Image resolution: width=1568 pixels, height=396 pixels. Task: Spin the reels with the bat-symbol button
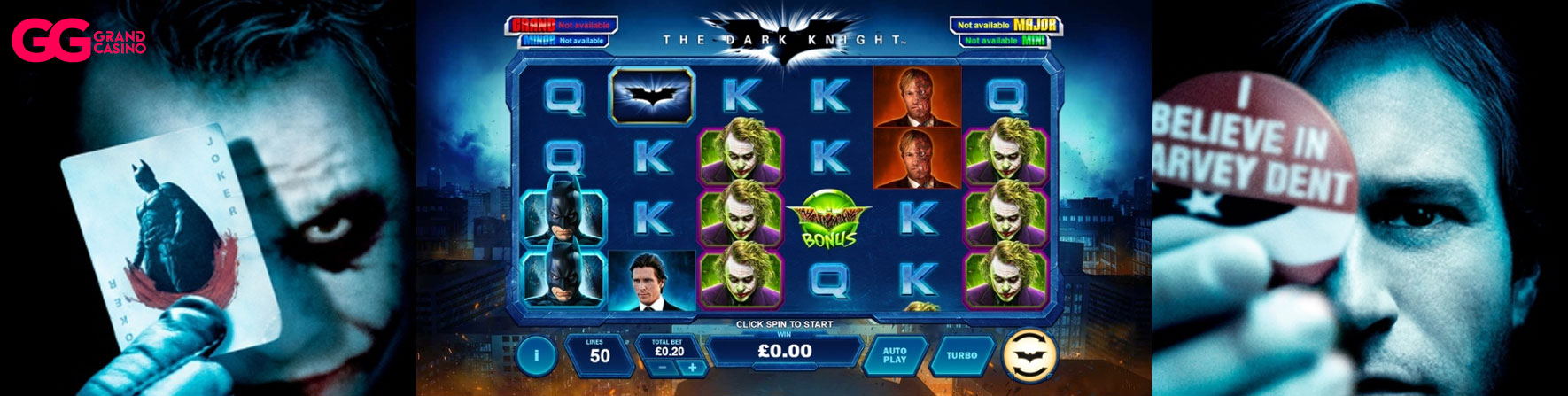1029,354
